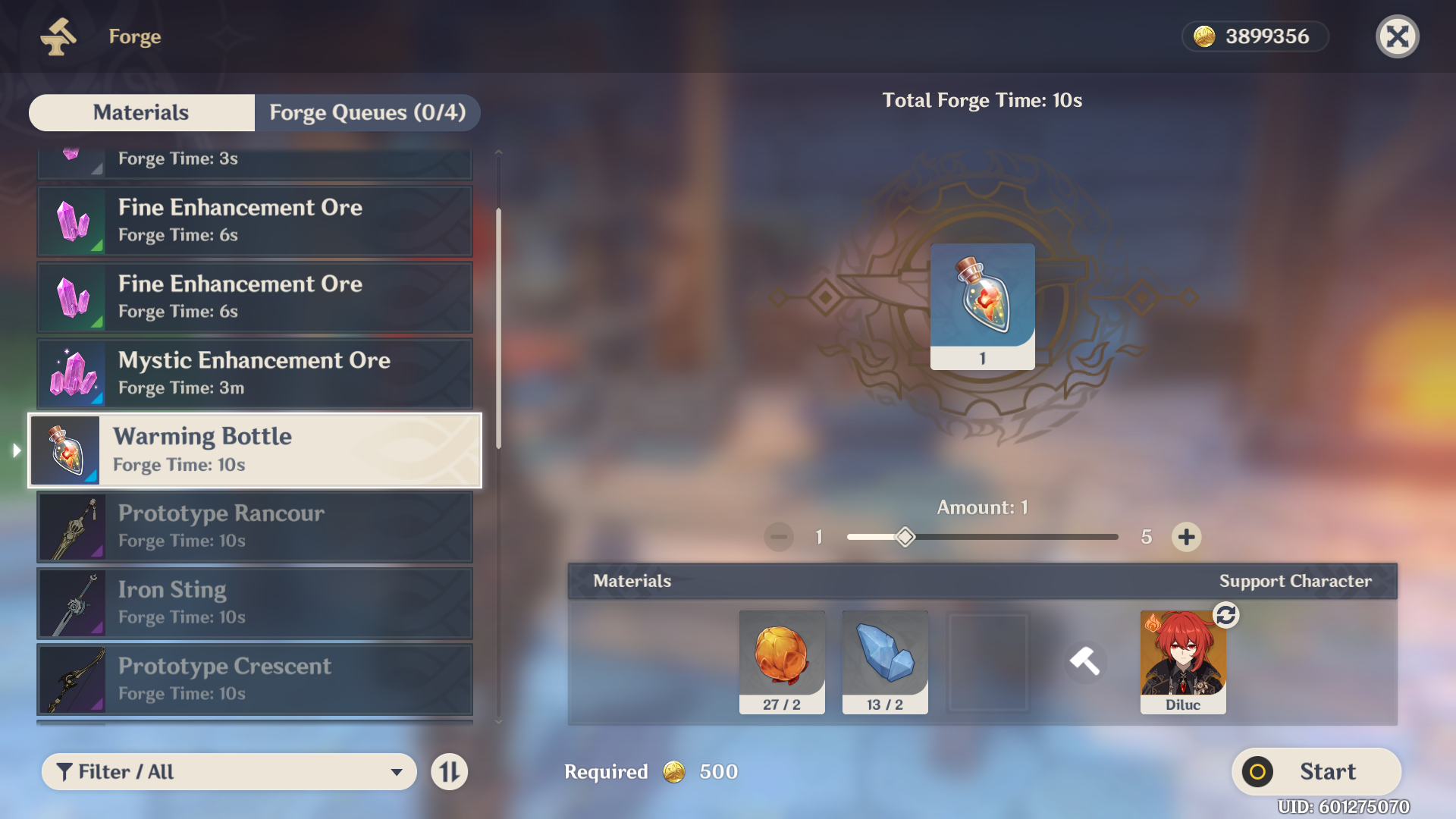Inspect the orange Flaming Flower Stamen material

click(x=782, y=661)
